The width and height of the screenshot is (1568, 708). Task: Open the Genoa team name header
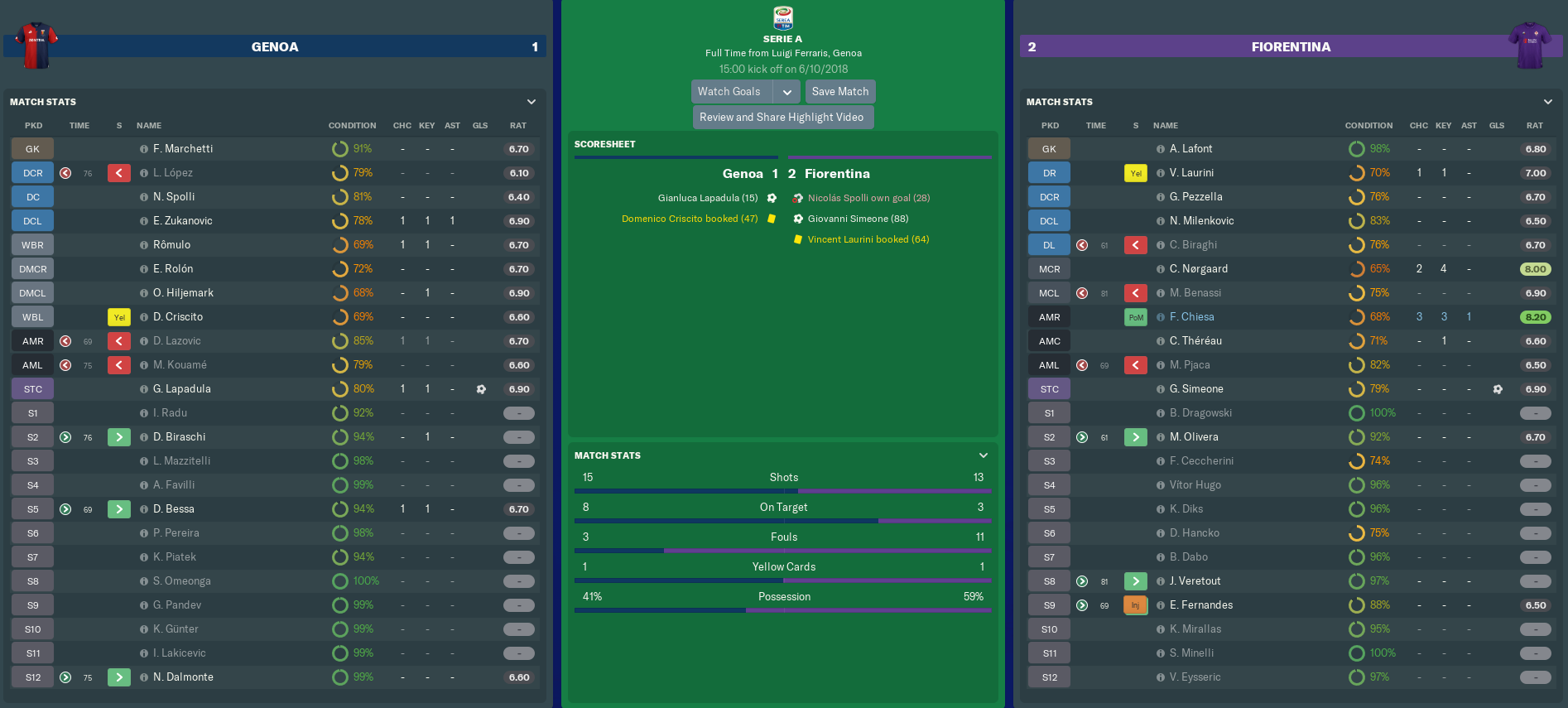[275, 47]
